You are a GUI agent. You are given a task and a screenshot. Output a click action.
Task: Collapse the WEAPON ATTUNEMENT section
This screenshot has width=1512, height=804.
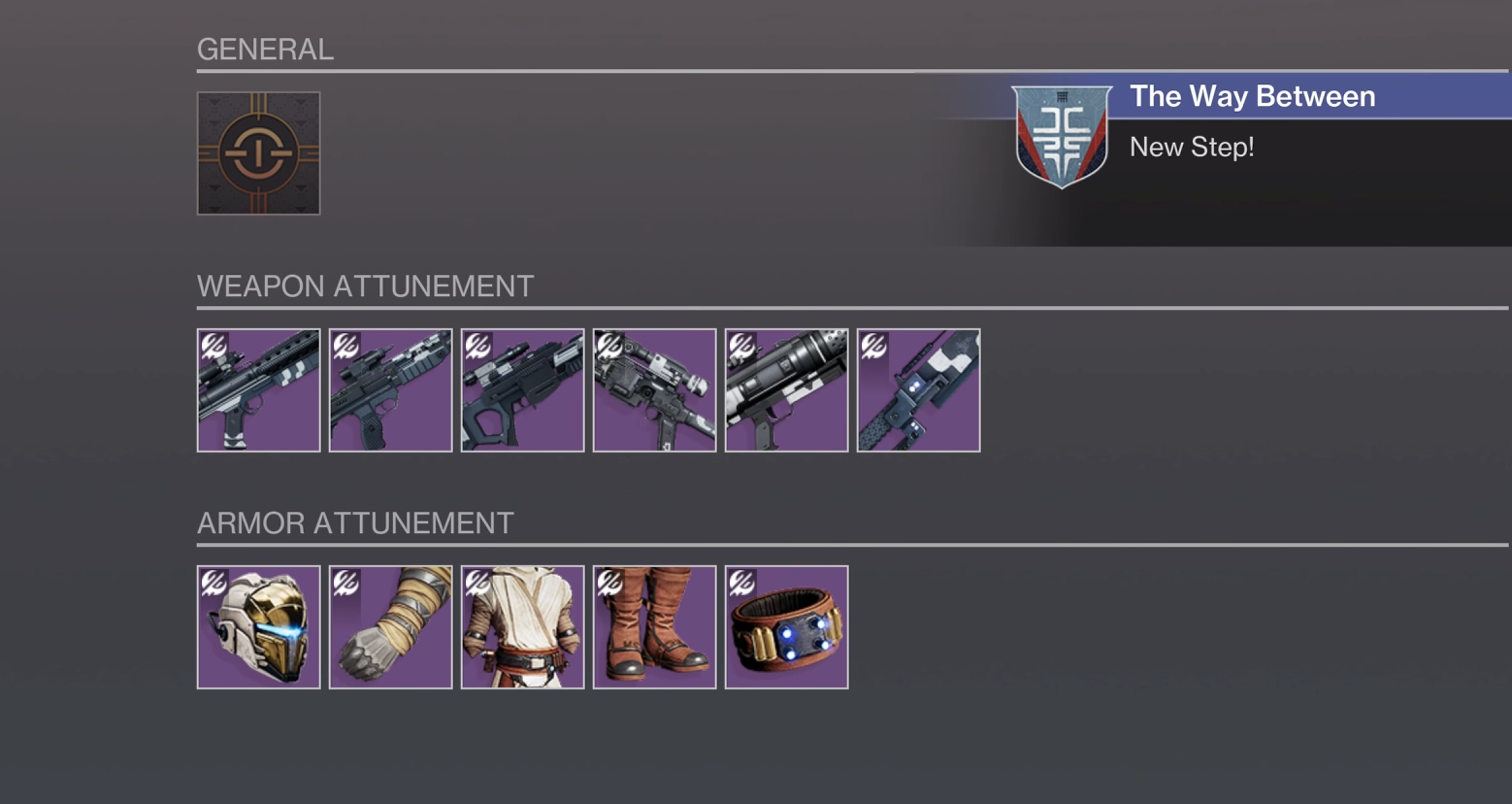[x=367, y=285]
